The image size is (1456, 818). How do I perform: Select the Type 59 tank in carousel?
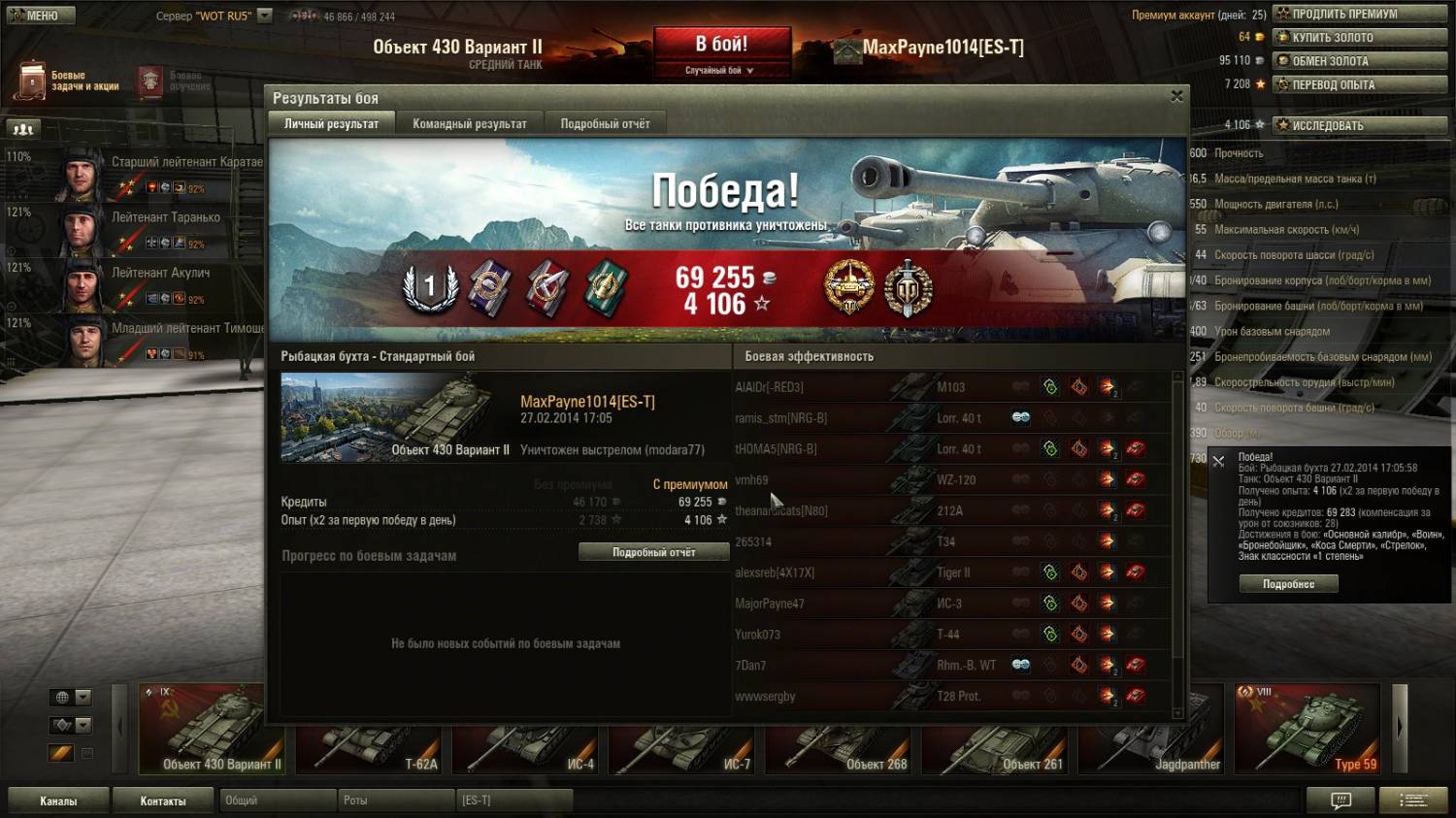1307,730
